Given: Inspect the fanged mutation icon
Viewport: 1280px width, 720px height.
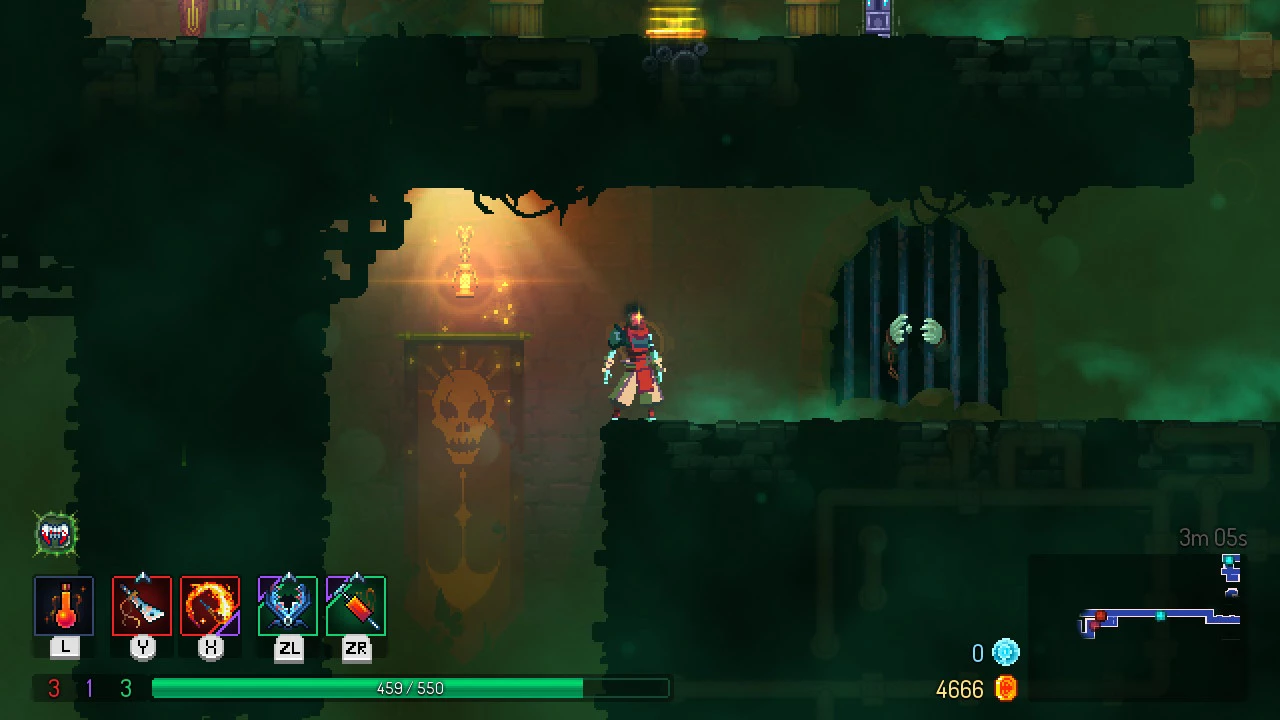Looking at the screenshot, I should pos(56,535).
